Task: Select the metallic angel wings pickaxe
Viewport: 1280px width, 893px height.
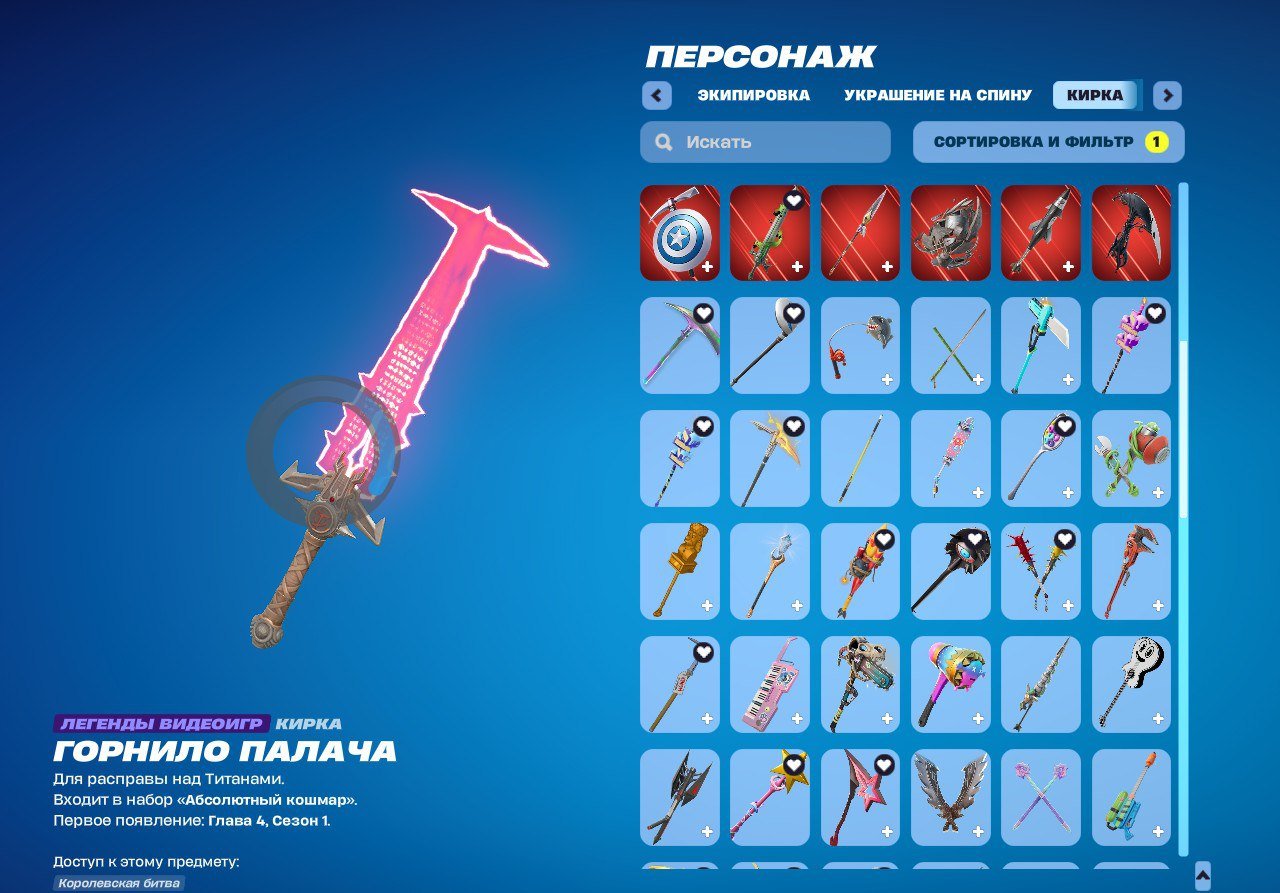Action: point(949,797)
